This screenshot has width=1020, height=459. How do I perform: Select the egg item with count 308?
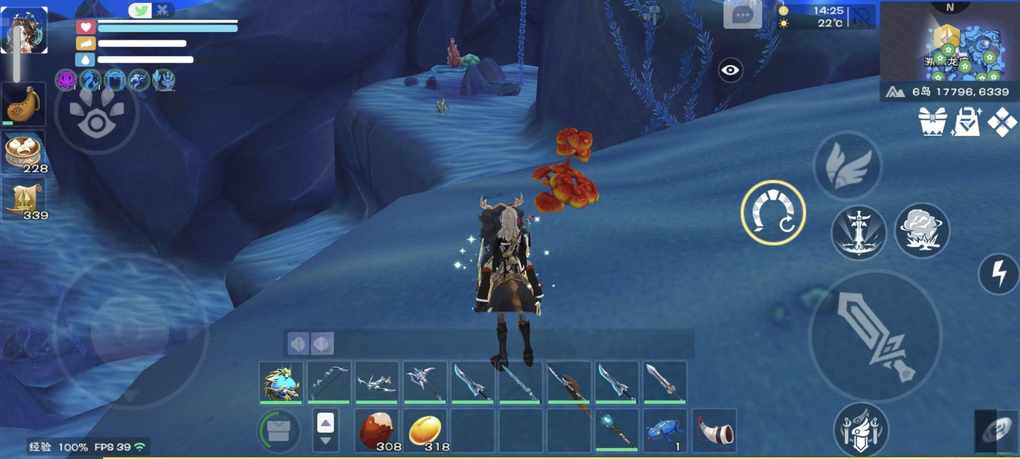click(378, 429)
